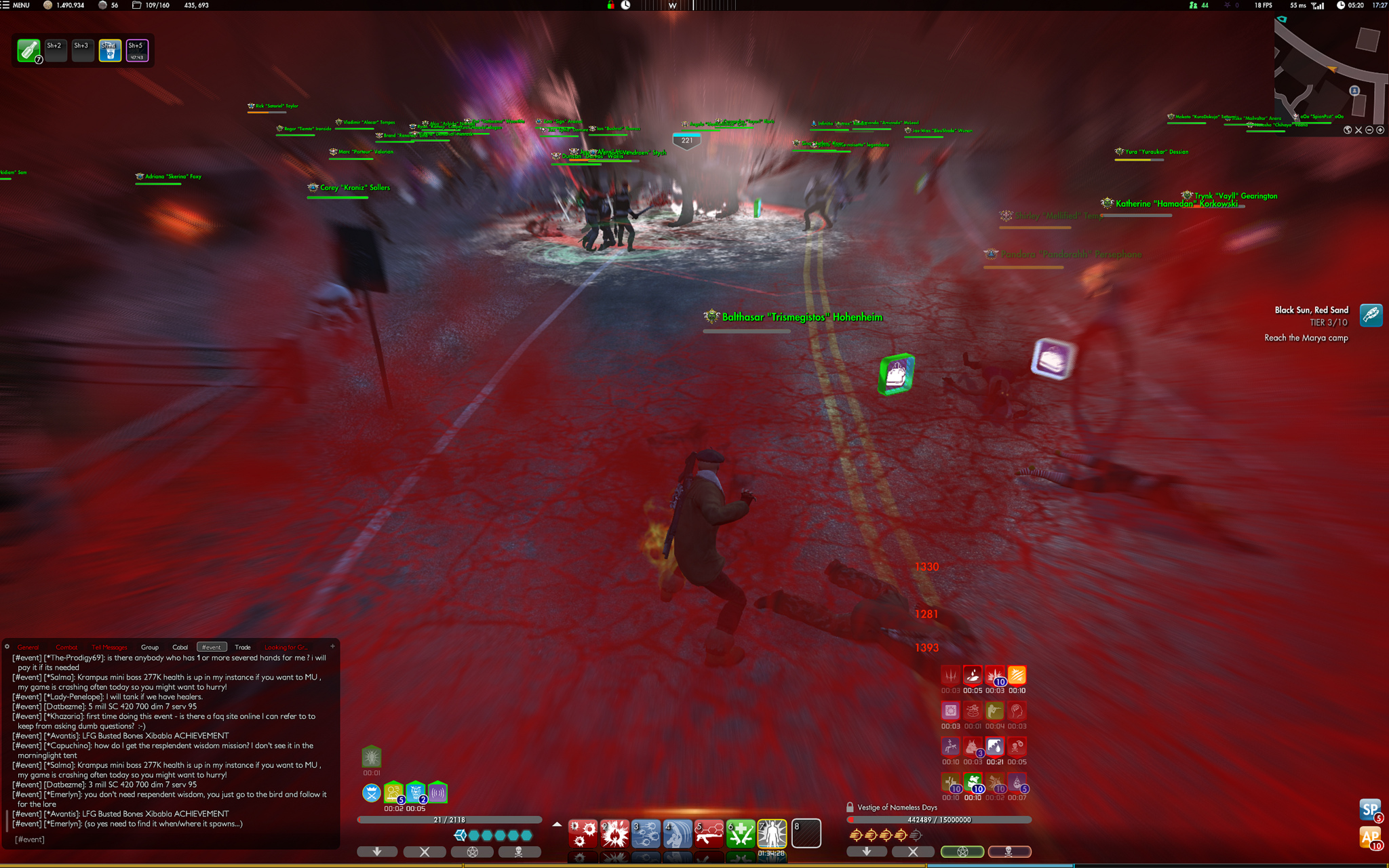Activate the green healing cross ability 6
This screenshot has width=1389, height=868.
click(x=741, y=833)
